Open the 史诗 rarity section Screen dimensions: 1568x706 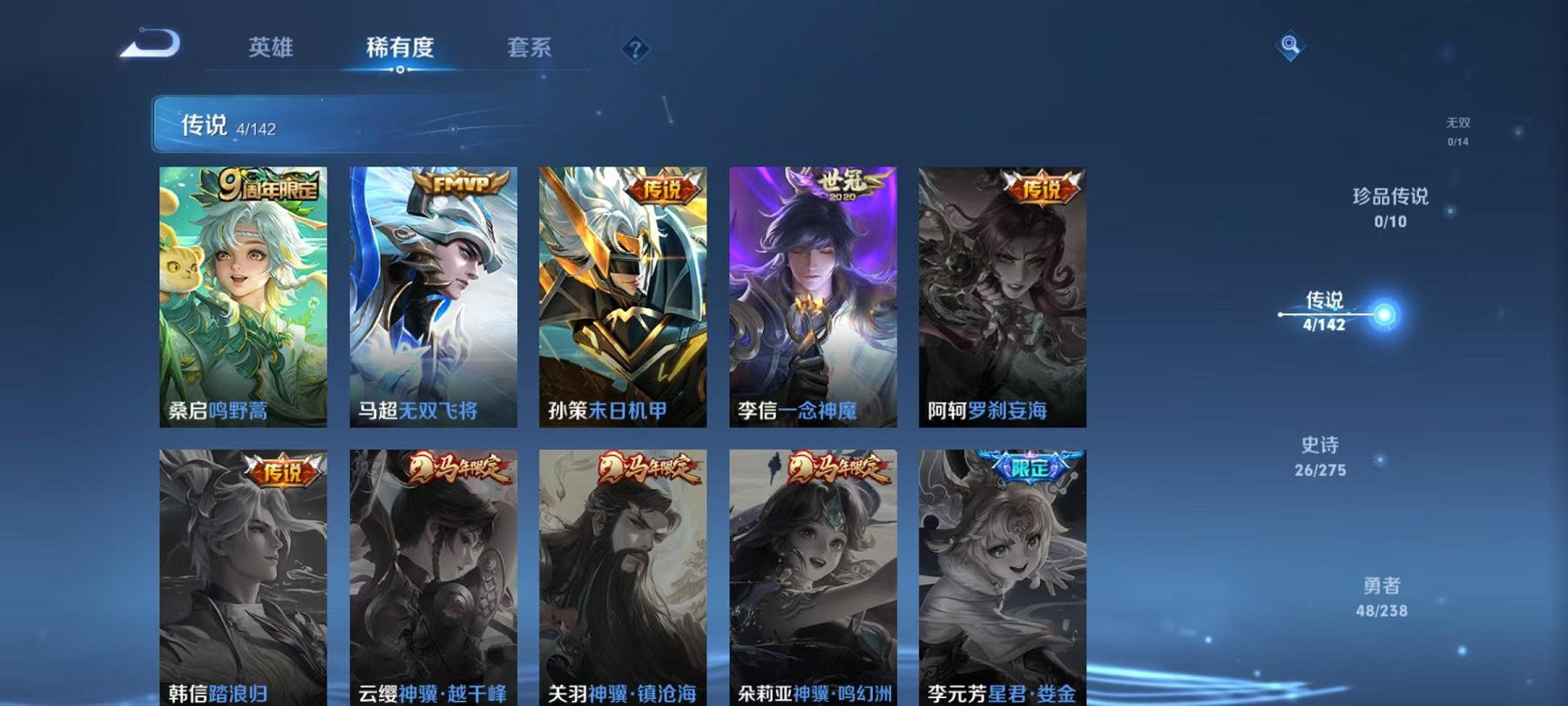click(x=1320, y=458)
